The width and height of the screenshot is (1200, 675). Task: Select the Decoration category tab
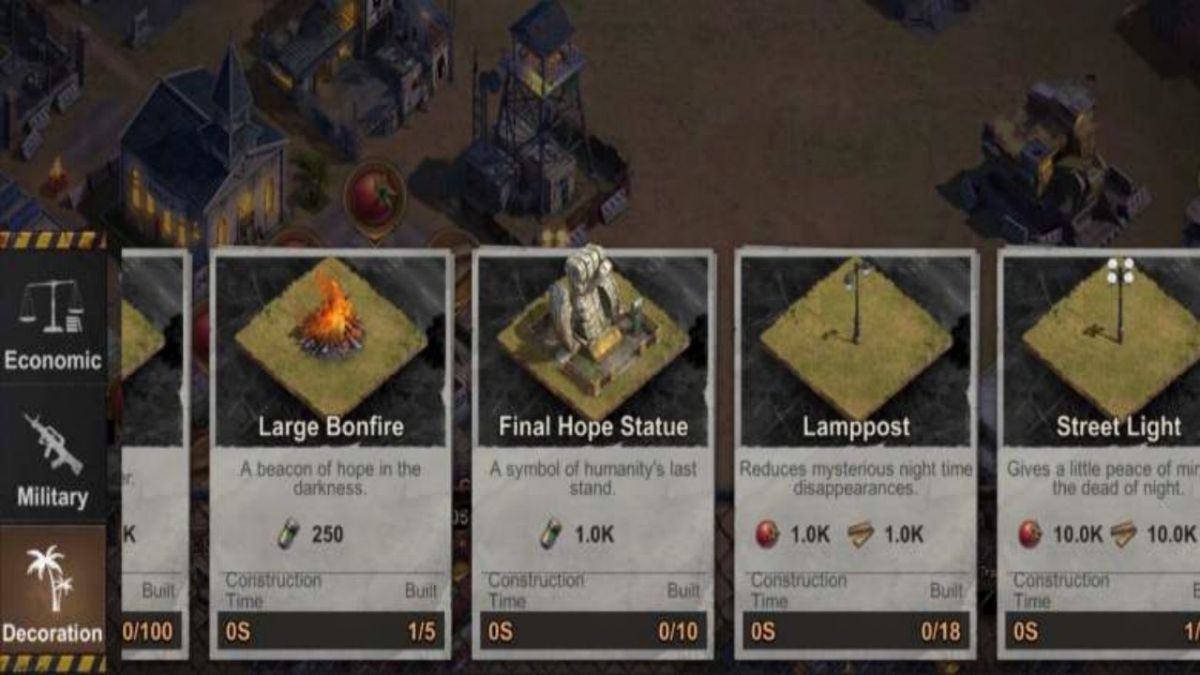(52, 593)
